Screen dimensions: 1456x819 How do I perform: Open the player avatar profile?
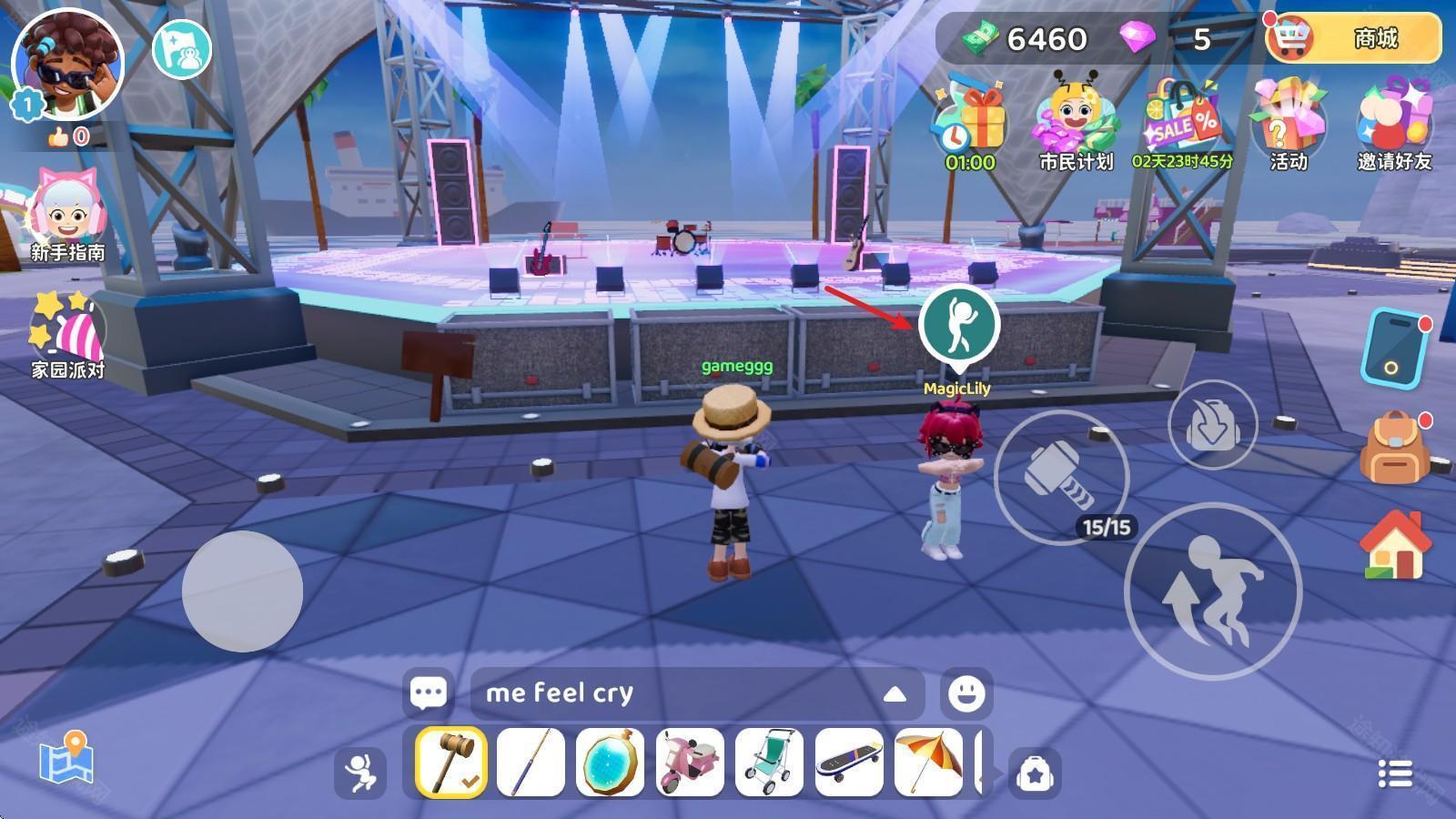pos(68,66)
